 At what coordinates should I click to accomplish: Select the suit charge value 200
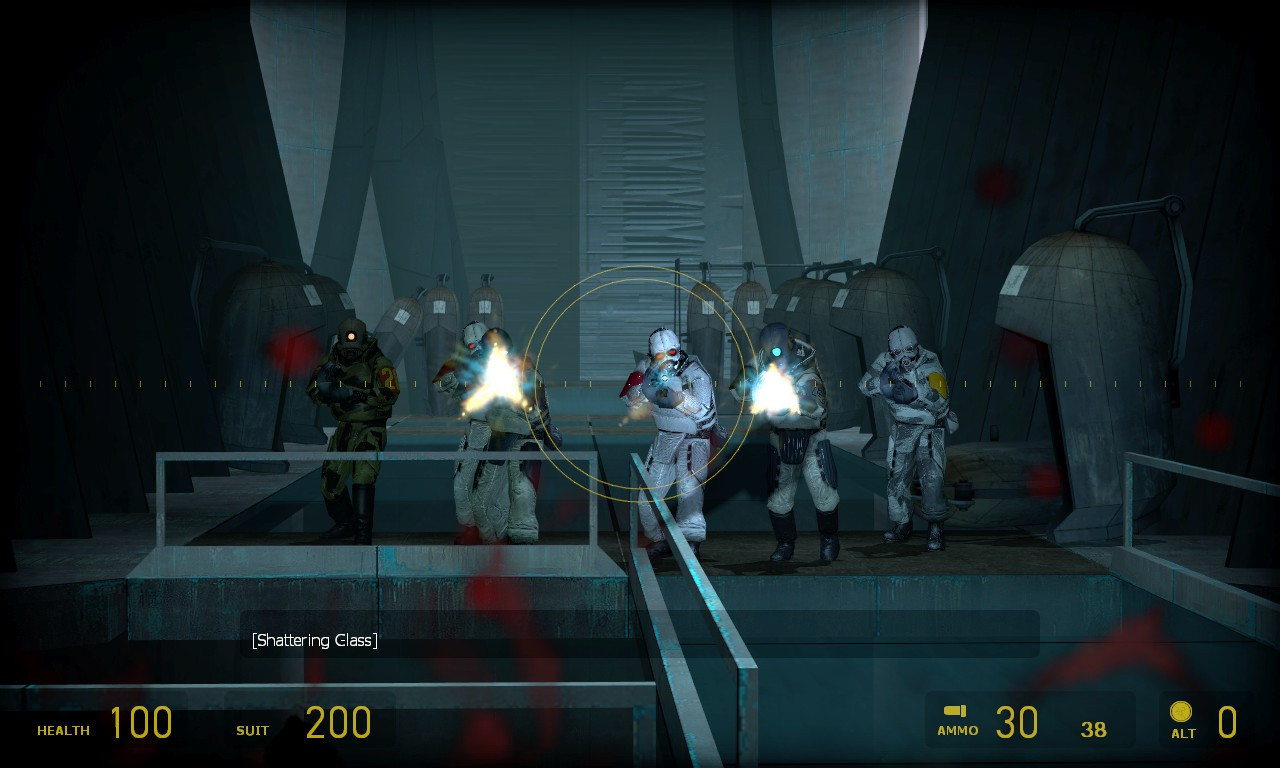coord(340,722)
